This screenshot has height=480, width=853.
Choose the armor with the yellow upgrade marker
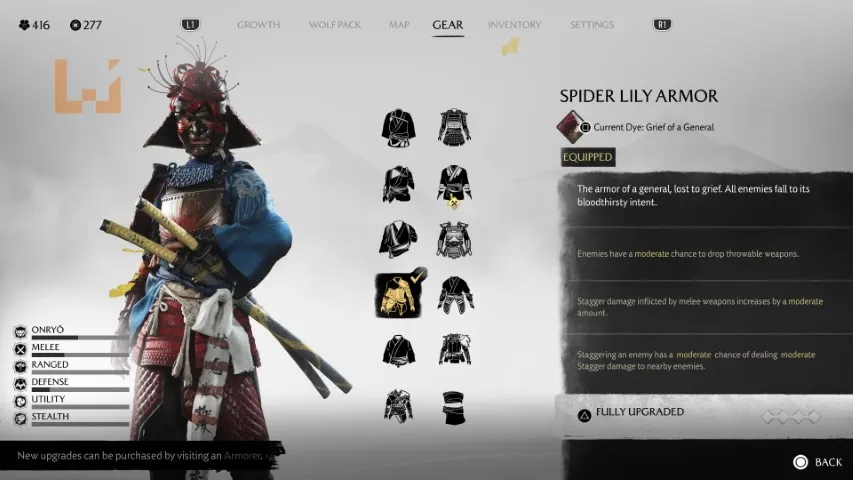pyautogui.click(x=454, y=183)
